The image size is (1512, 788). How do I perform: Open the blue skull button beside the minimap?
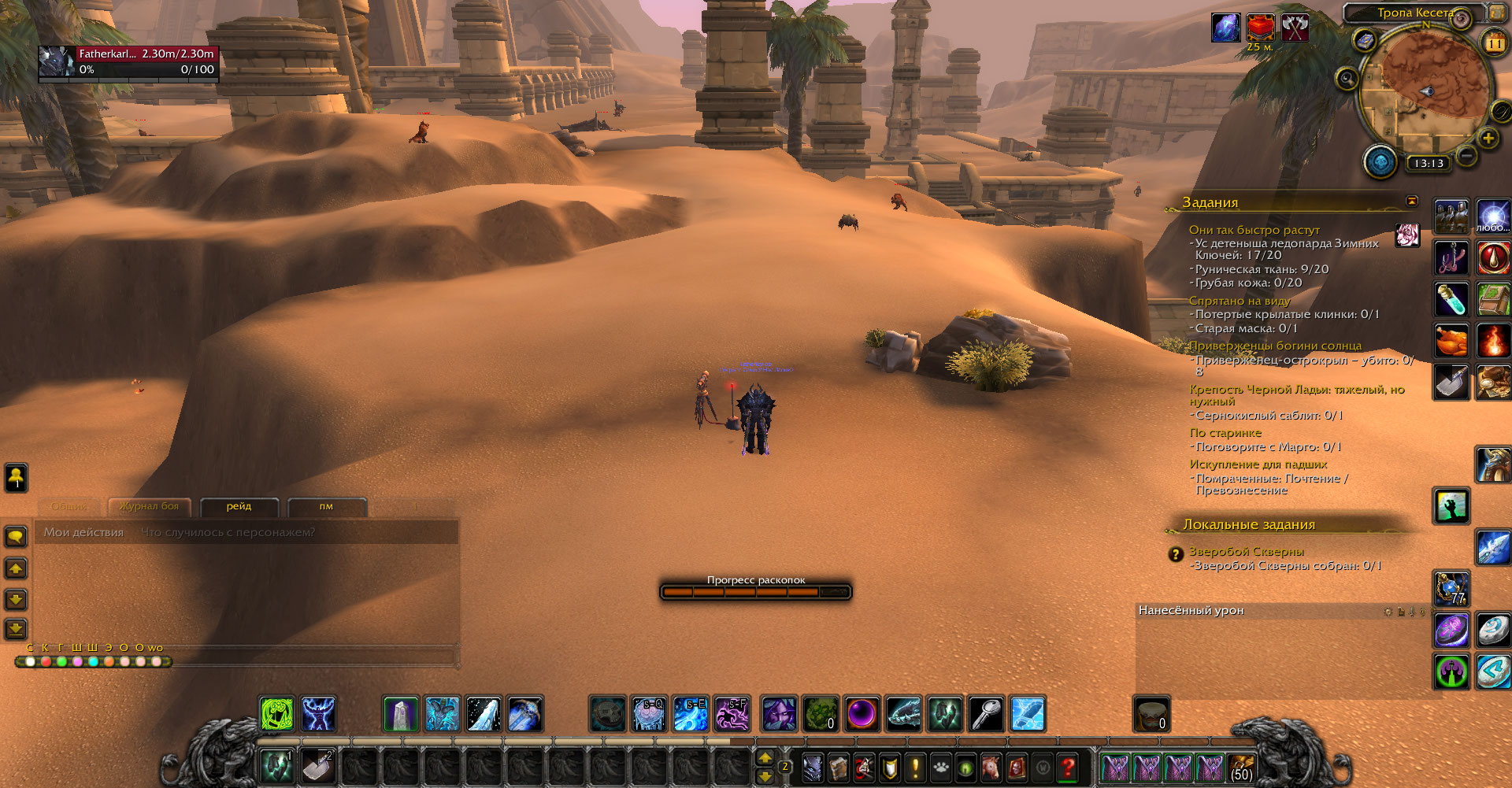point(1380,162)
